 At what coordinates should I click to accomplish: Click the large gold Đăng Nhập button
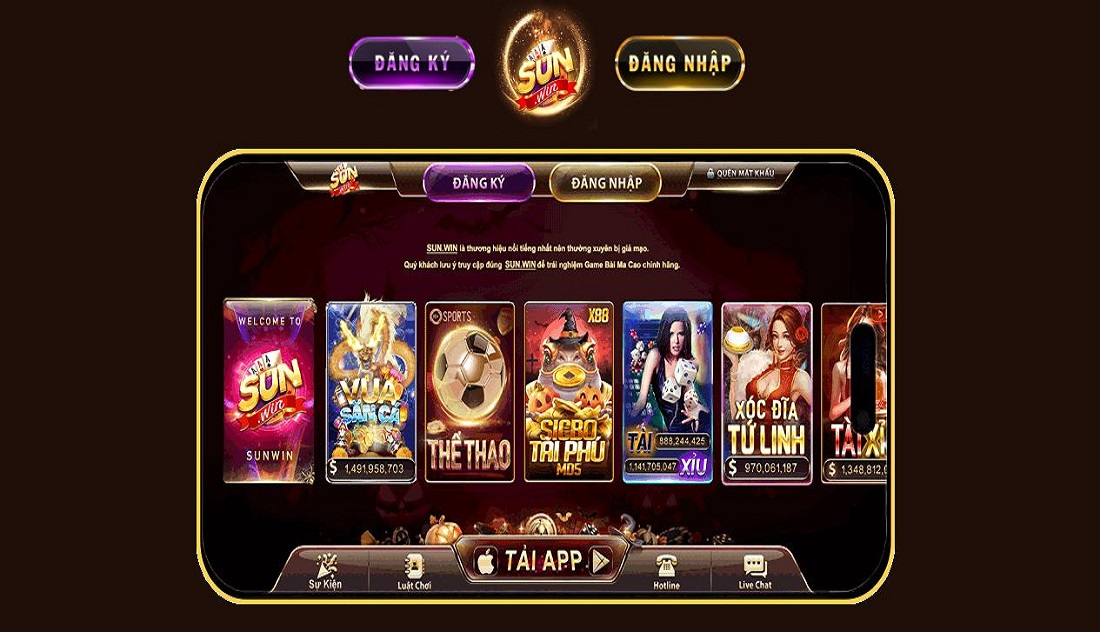pos(679,64)
